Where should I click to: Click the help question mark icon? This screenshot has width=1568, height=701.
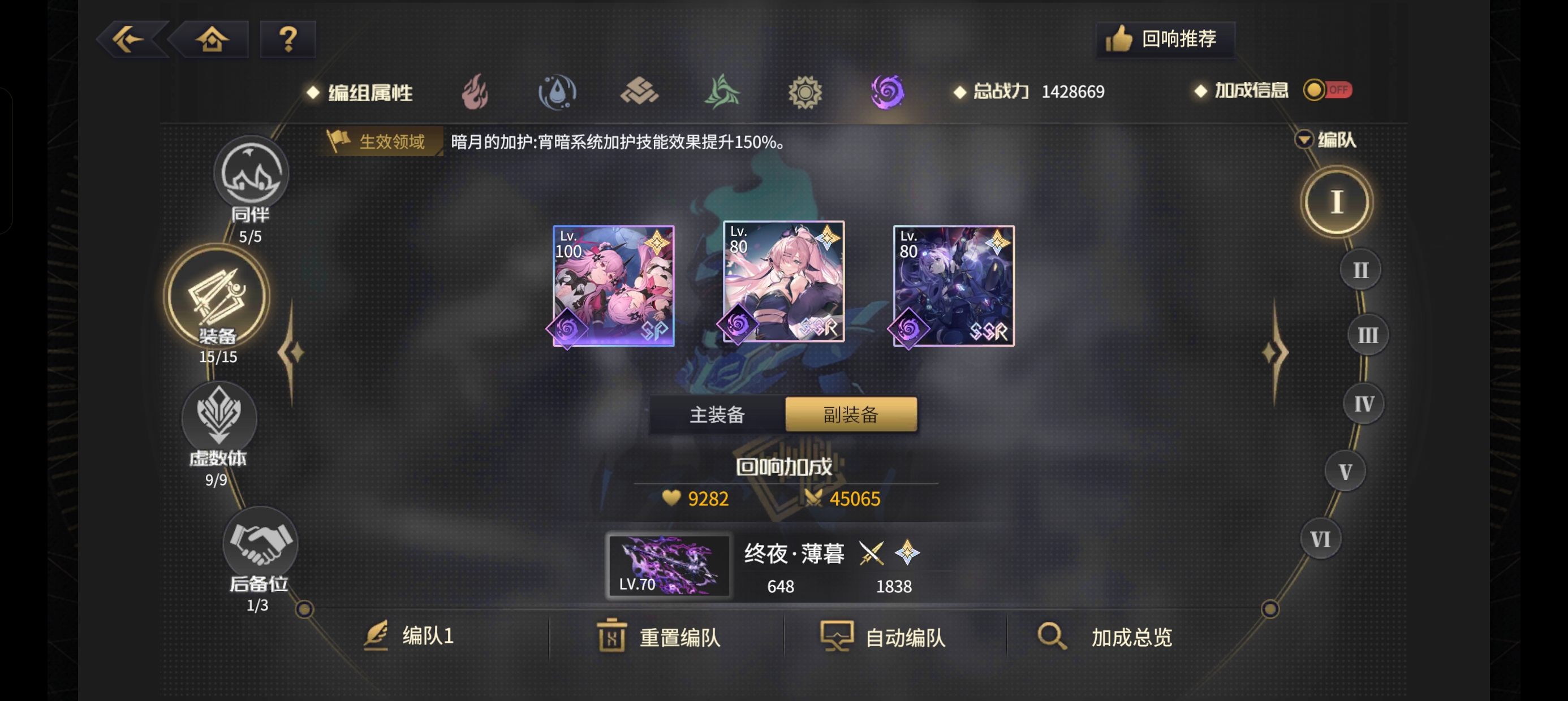tap(287, 38)
